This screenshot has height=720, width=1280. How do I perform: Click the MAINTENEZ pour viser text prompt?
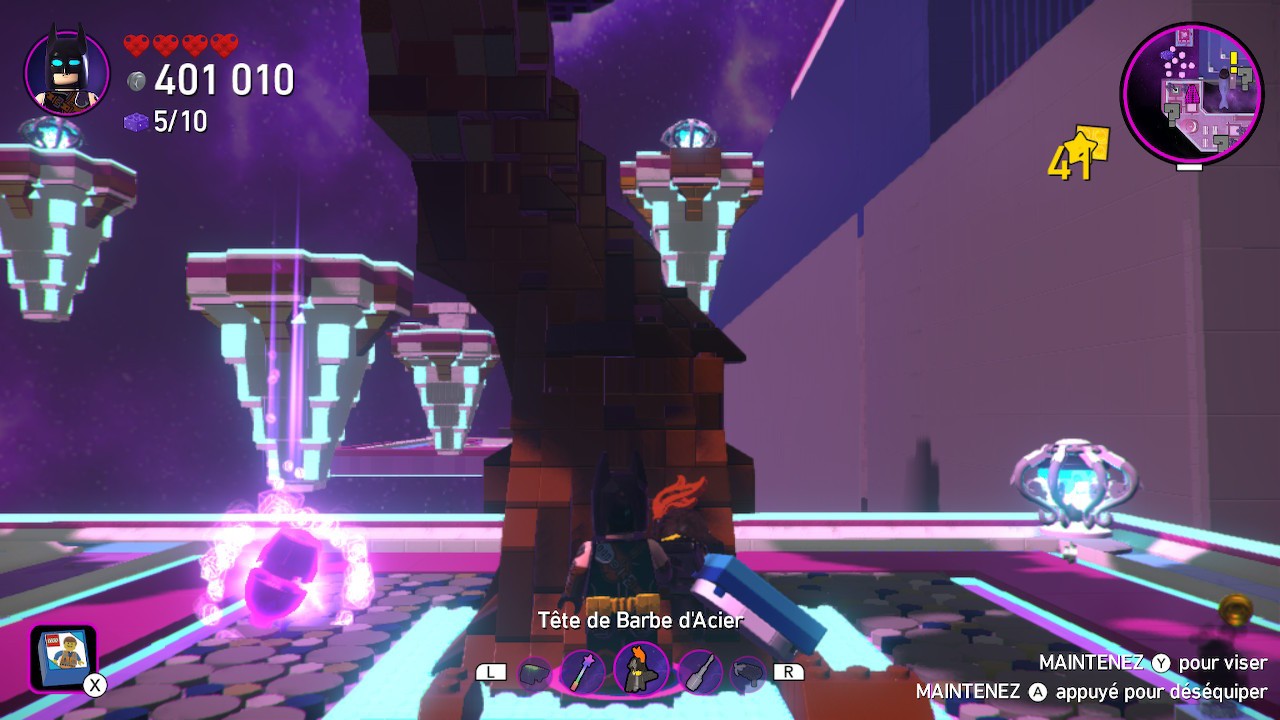coord(1150,662)
